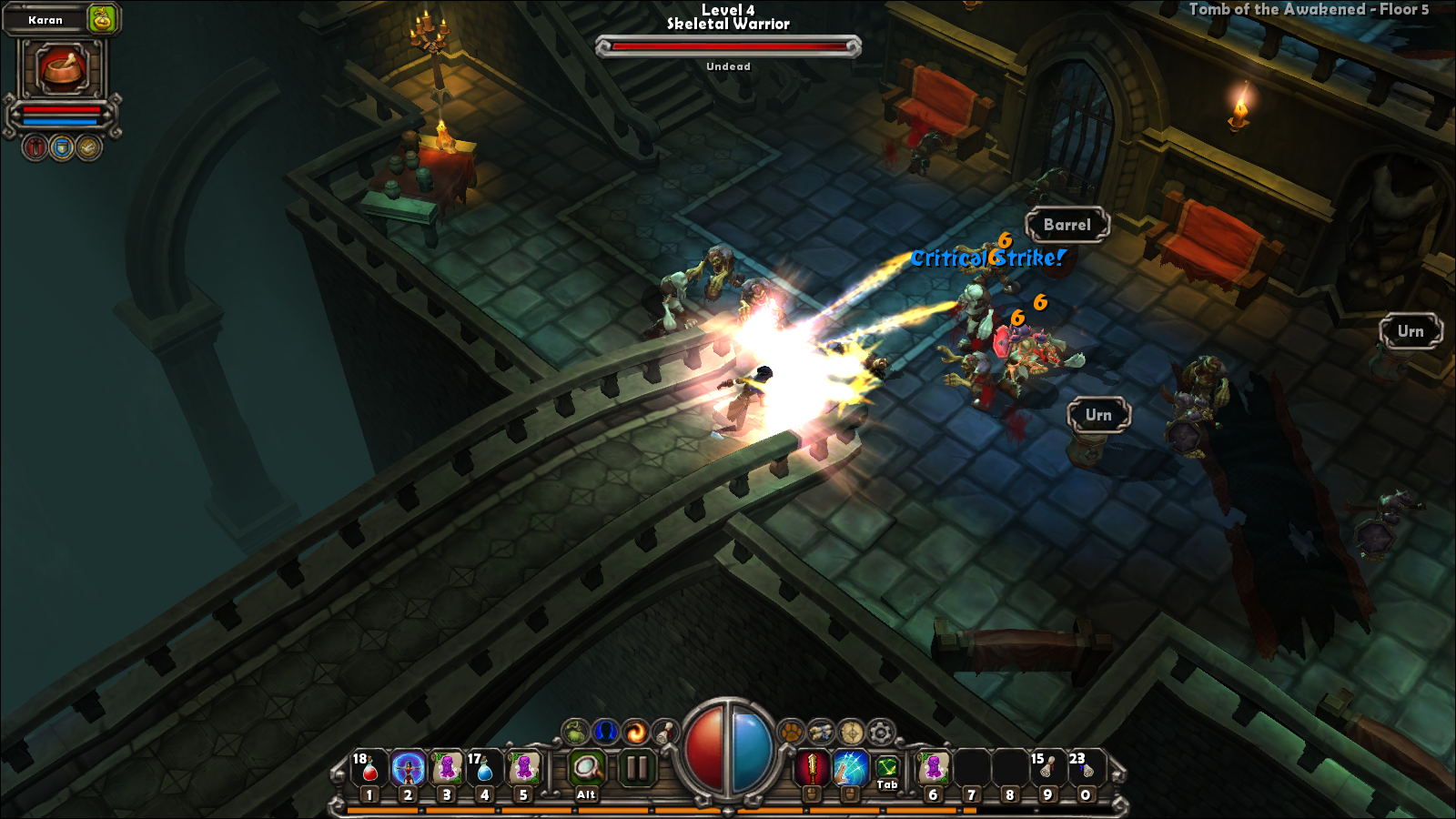This screenshot has height=819, width=1456.
Task: Open the blue silhouette character icon
Action: tap(605, 732)
